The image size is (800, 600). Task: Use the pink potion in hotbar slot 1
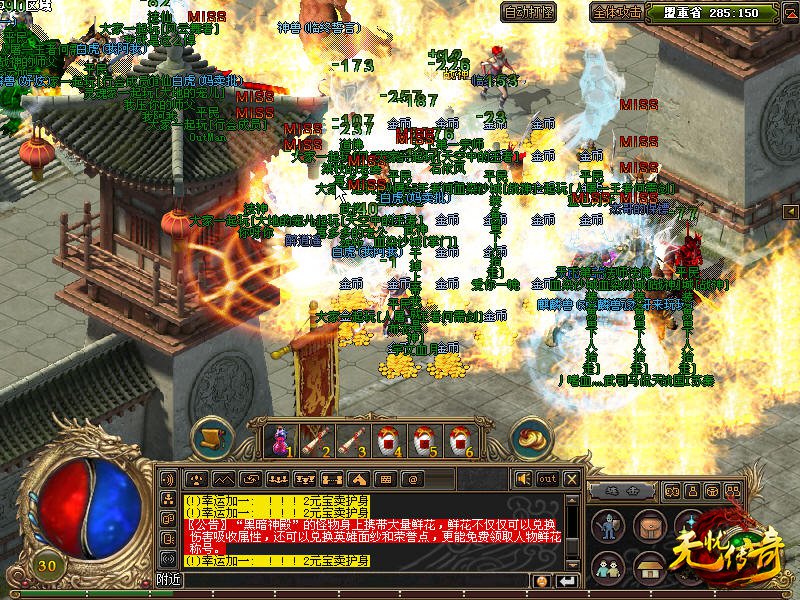[278, 440]
